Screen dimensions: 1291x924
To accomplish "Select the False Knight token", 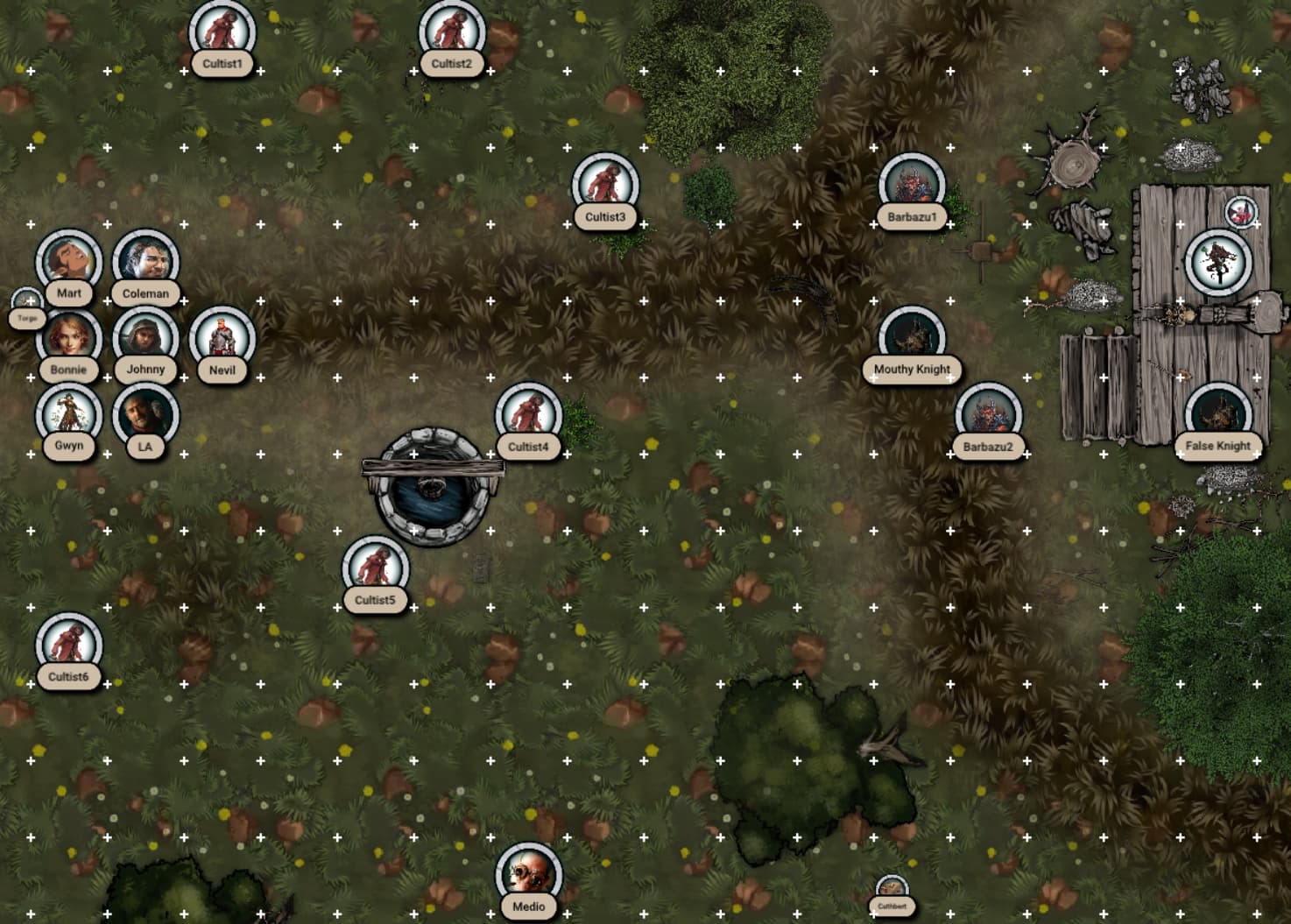I will (1218, 414).
